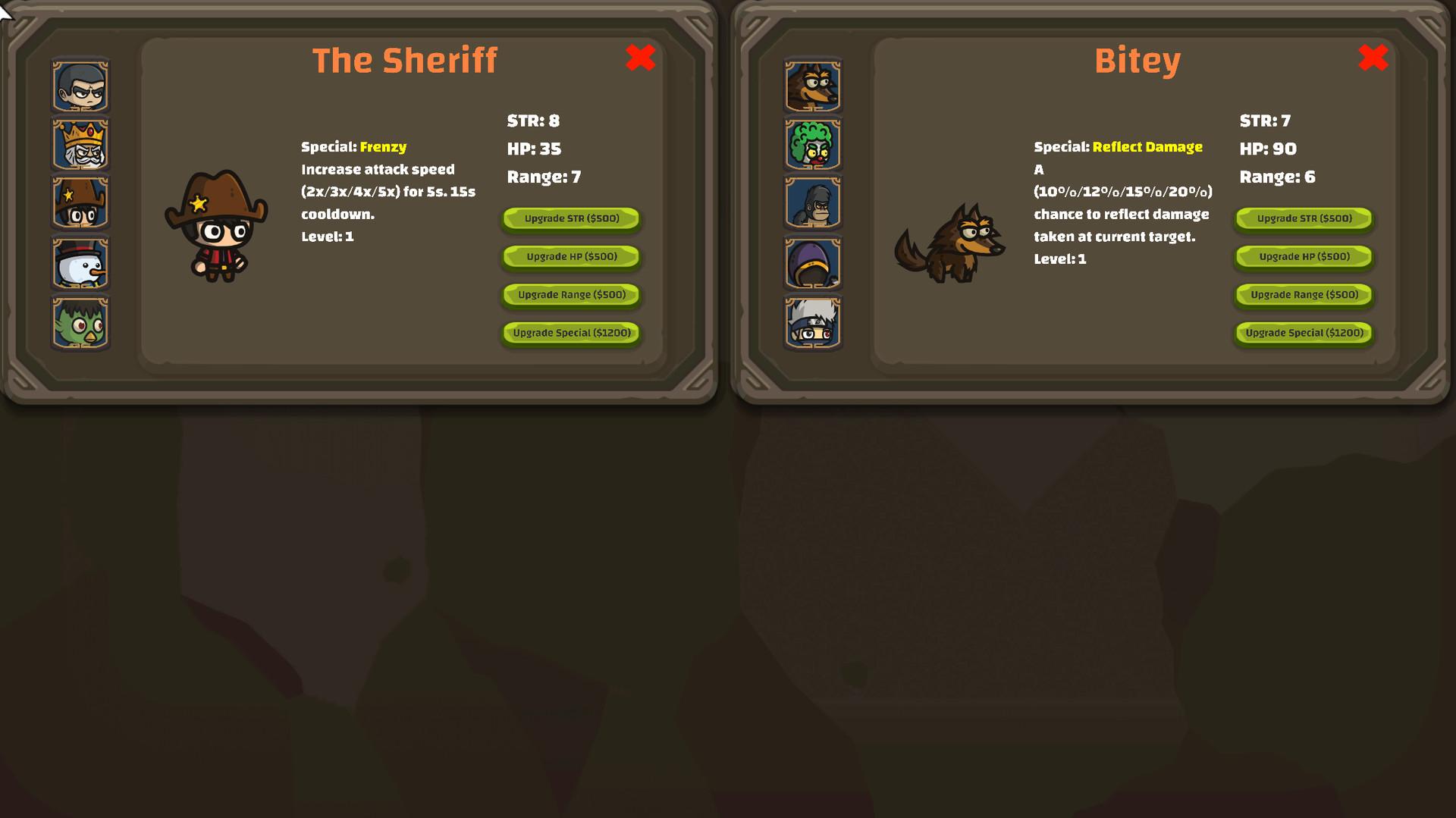Purchase the HP upgrade for Bitey
This screenshot has width=1456, height=818.
pyautogui.click(x=1303, y=257)
